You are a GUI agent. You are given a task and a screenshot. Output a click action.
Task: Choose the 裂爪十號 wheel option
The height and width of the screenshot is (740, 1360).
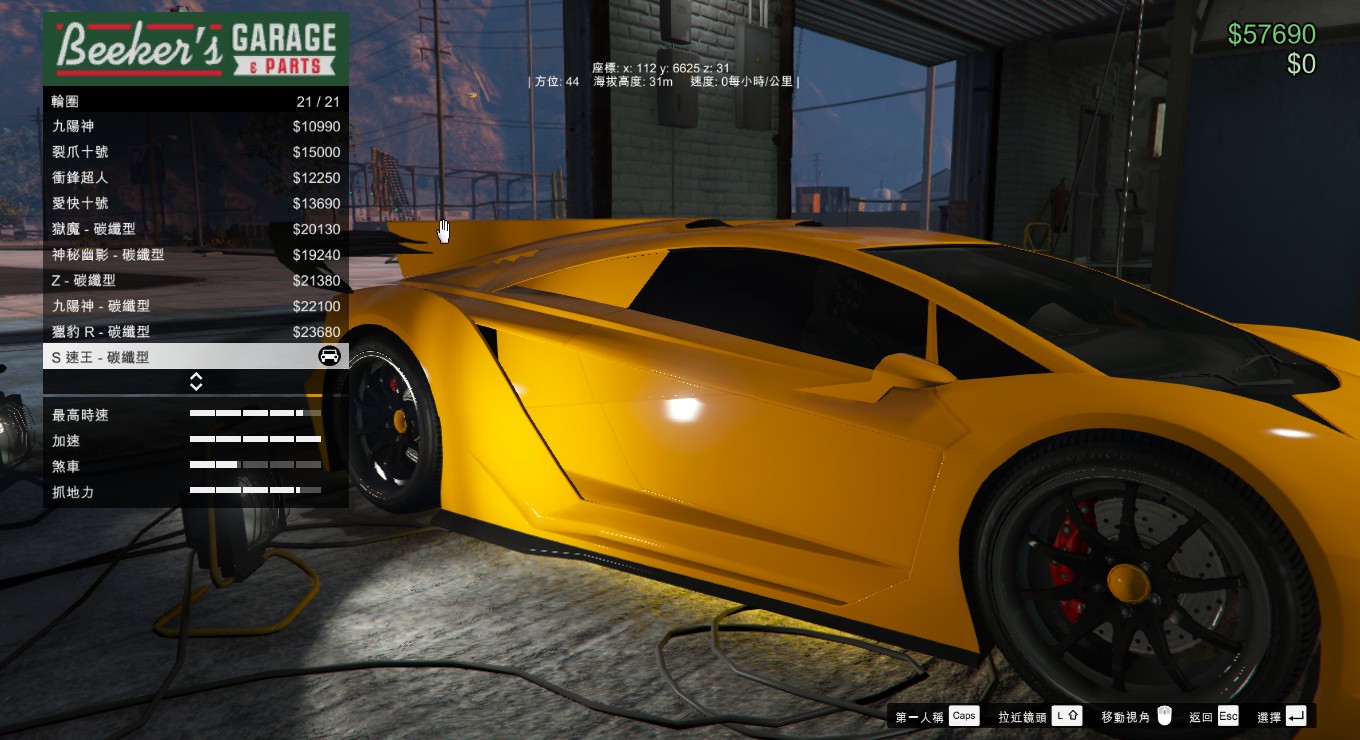(195, 152)
